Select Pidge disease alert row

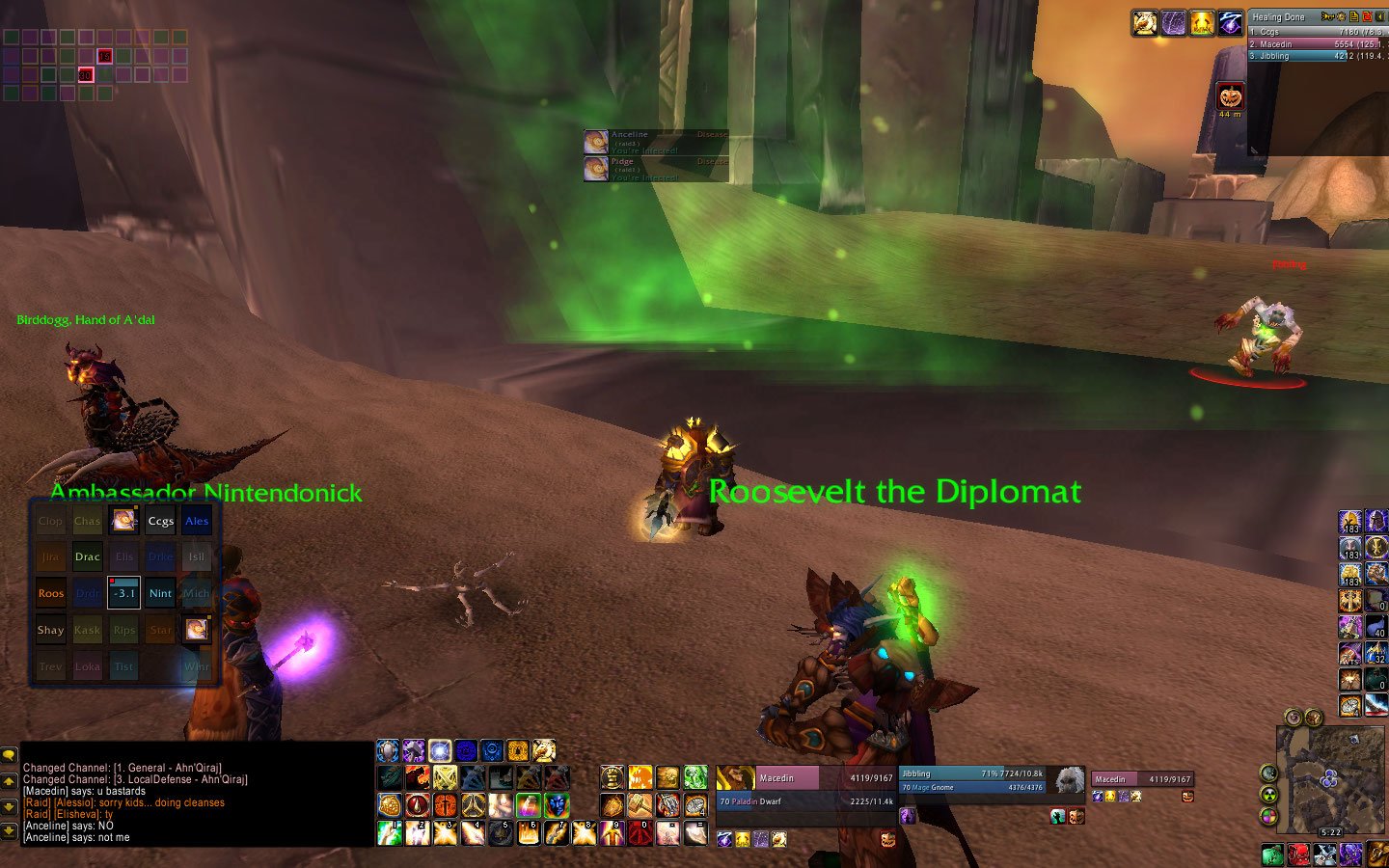click(656, 169)
